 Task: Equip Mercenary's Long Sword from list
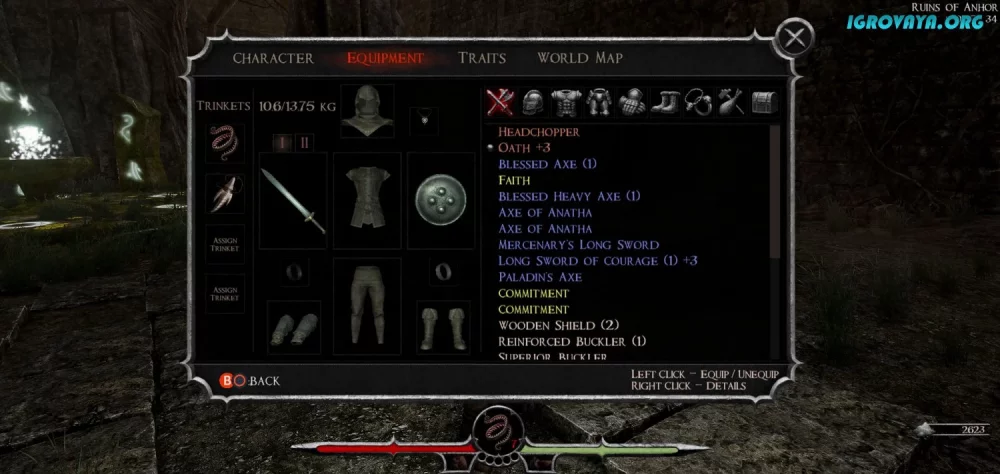pyautogui.click(x=579, y=245)
